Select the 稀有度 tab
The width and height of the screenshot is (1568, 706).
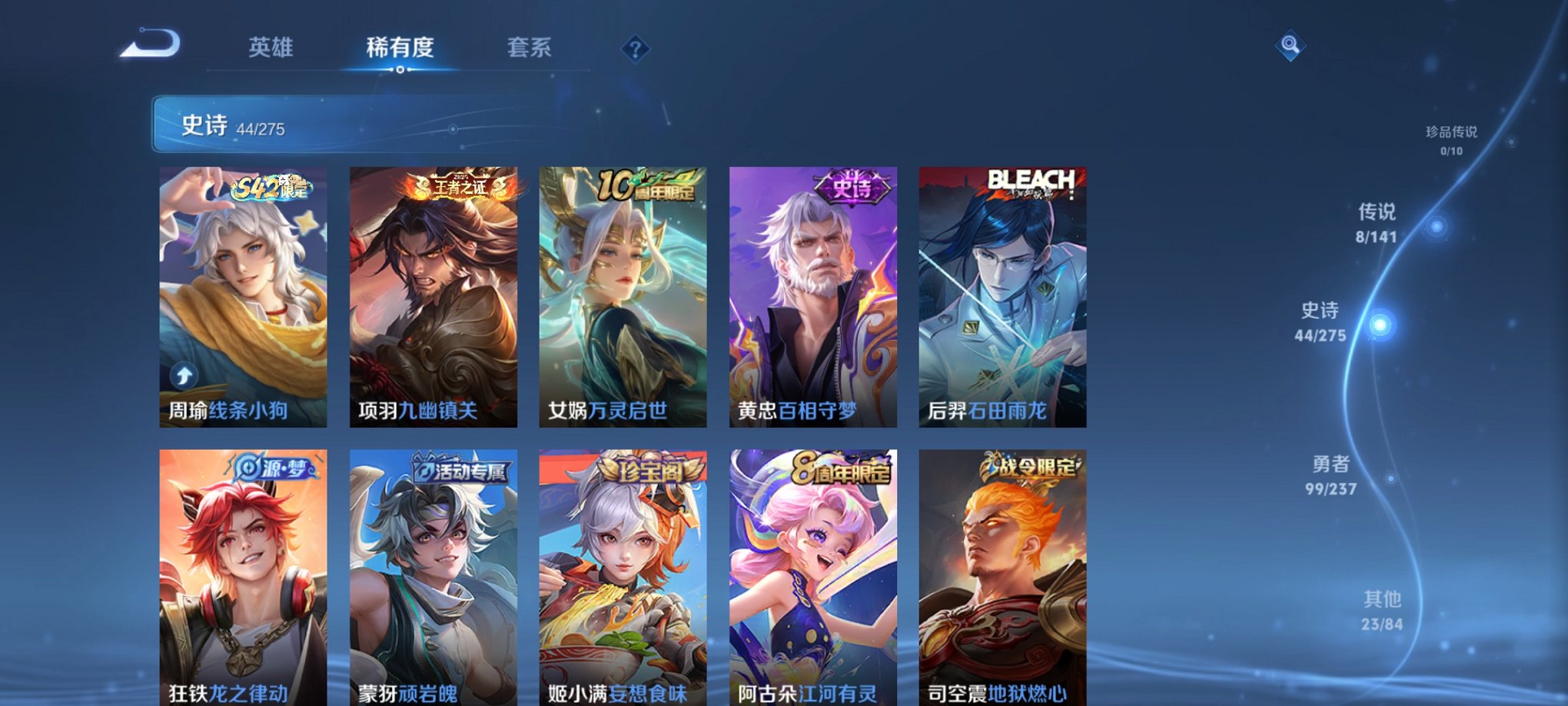point(400,48)
